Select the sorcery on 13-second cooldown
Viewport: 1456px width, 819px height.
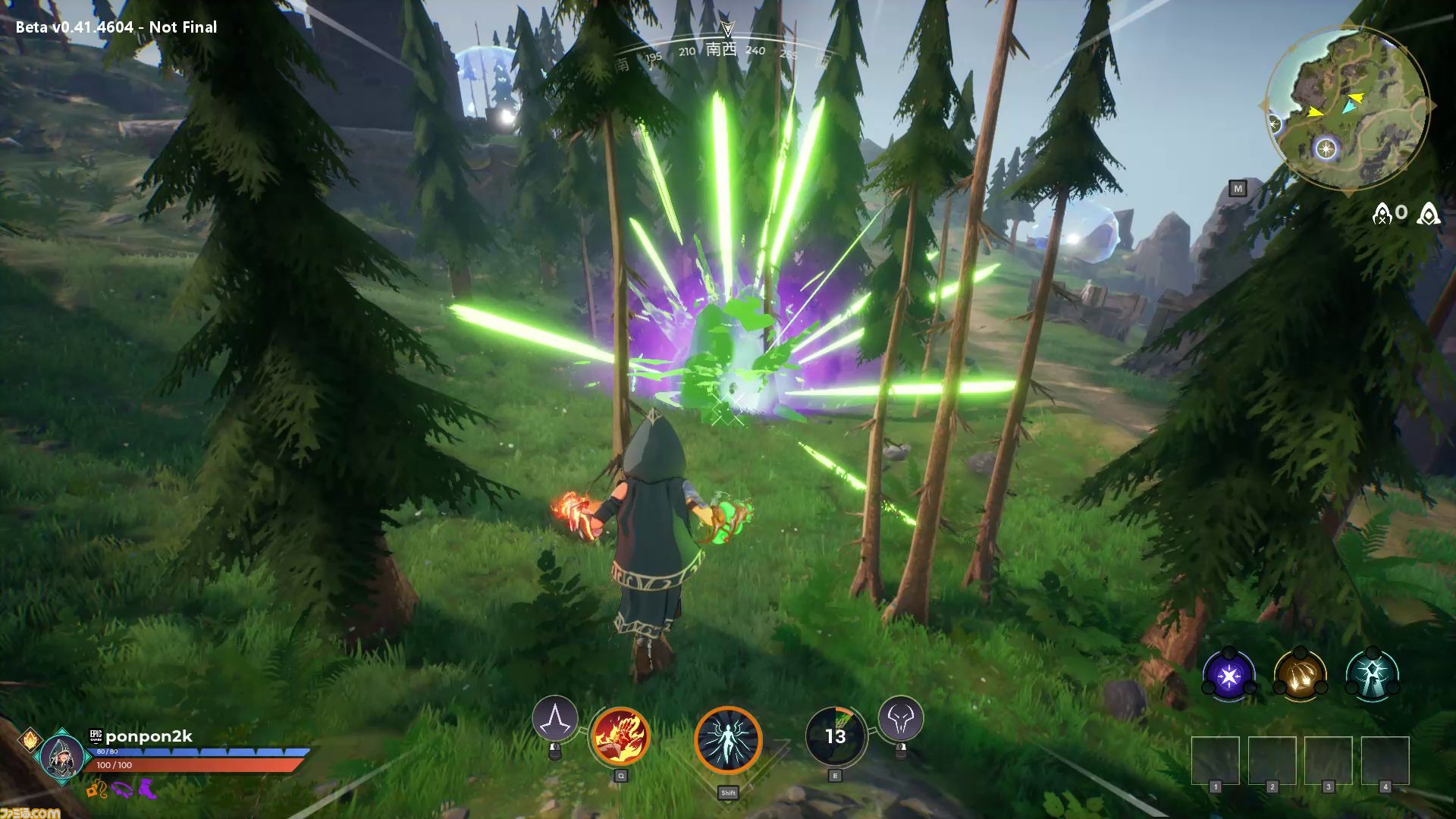(x=834, y=736)
